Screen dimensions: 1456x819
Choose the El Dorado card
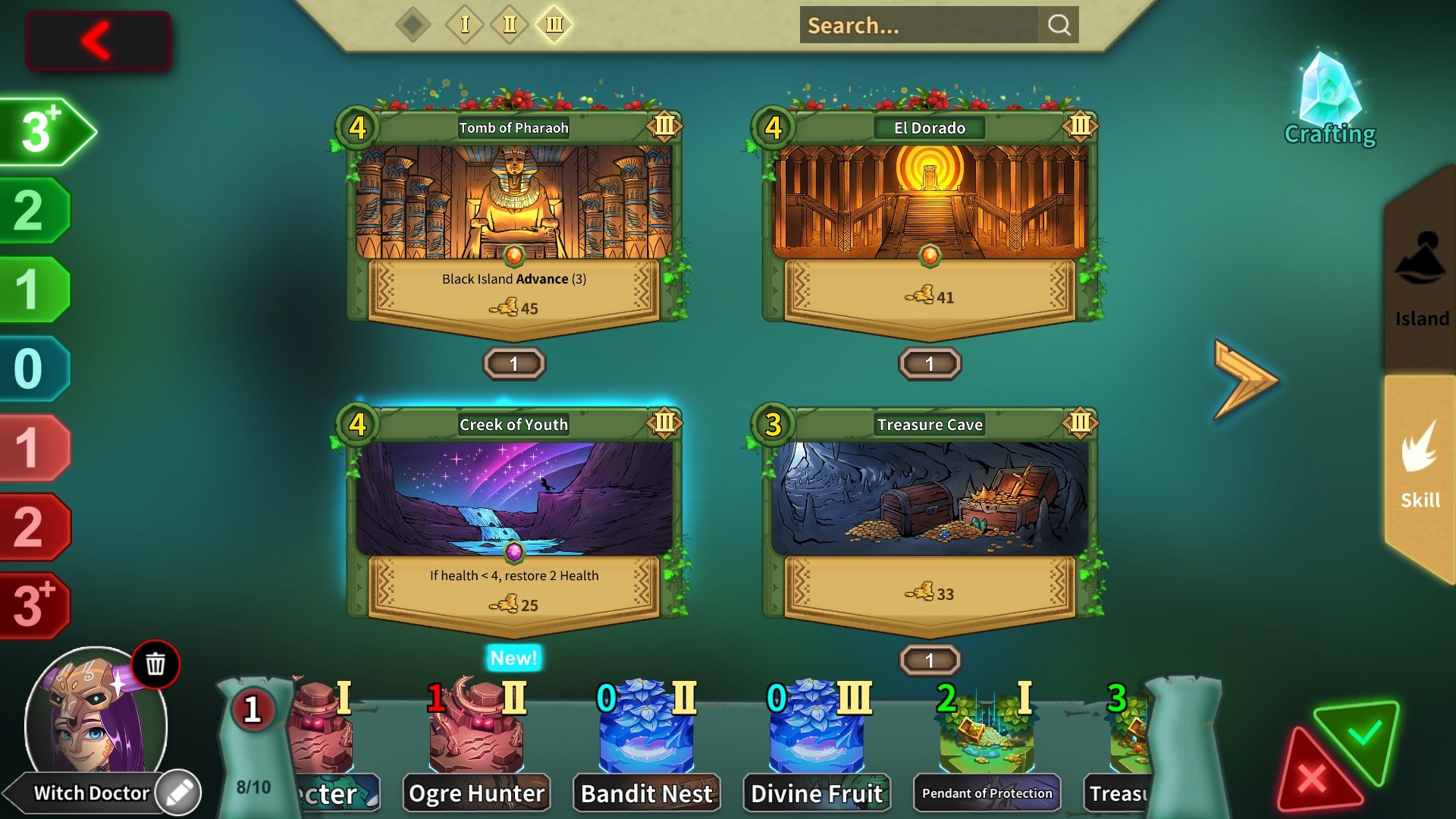930,220
